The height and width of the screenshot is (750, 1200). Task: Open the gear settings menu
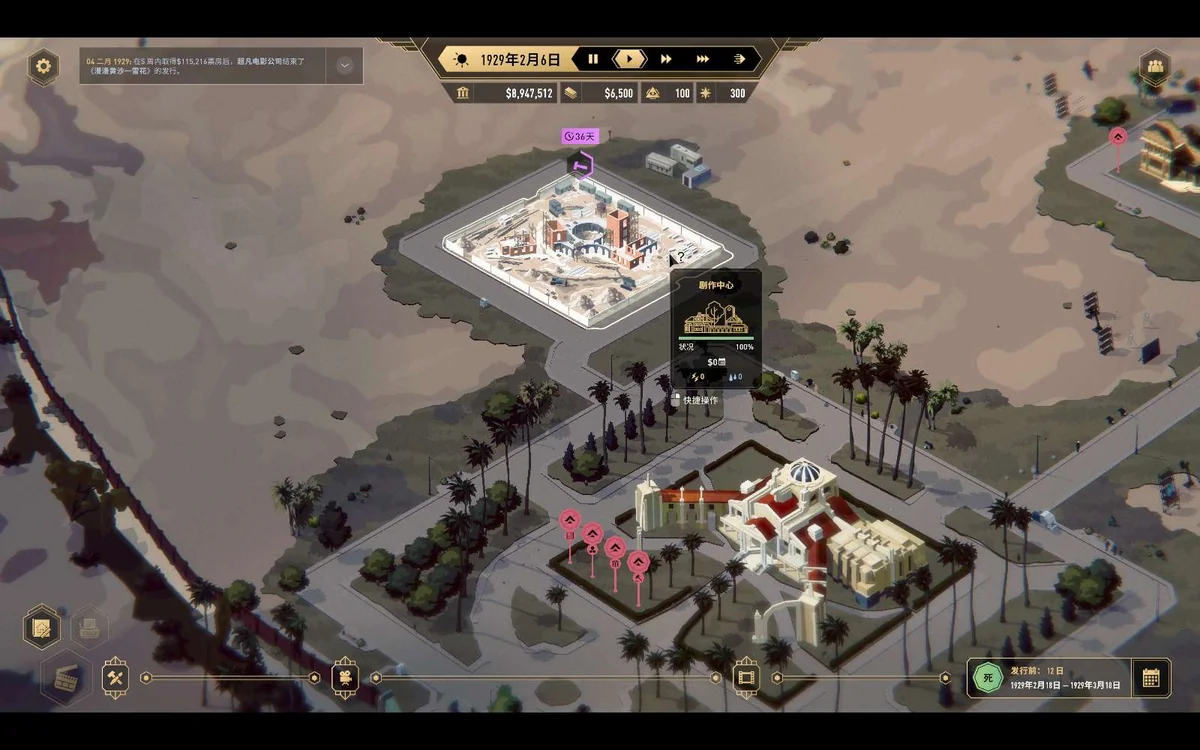pos(43,67)
